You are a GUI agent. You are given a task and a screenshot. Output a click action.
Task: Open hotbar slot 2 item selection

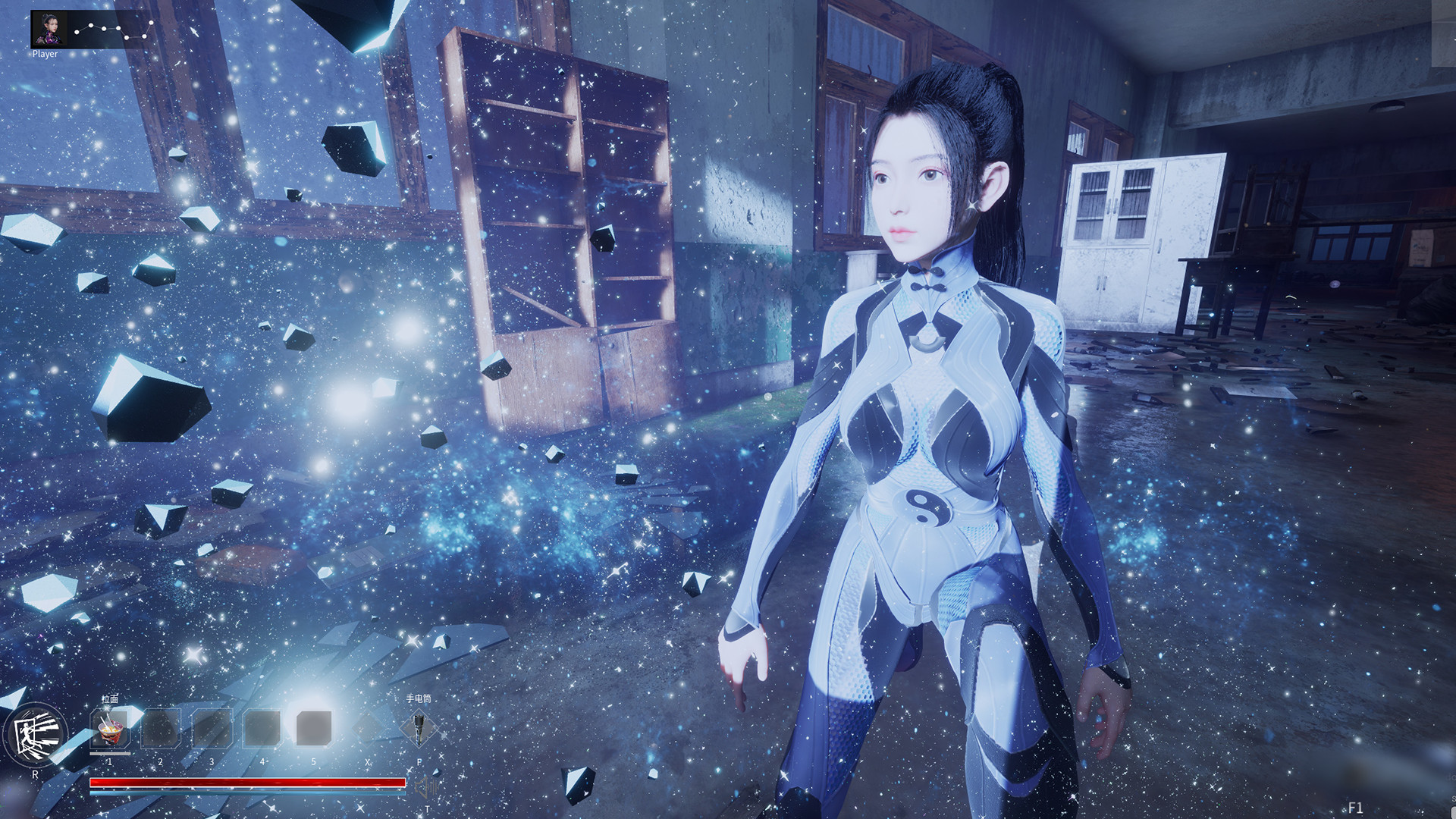(x=159, y=727)
